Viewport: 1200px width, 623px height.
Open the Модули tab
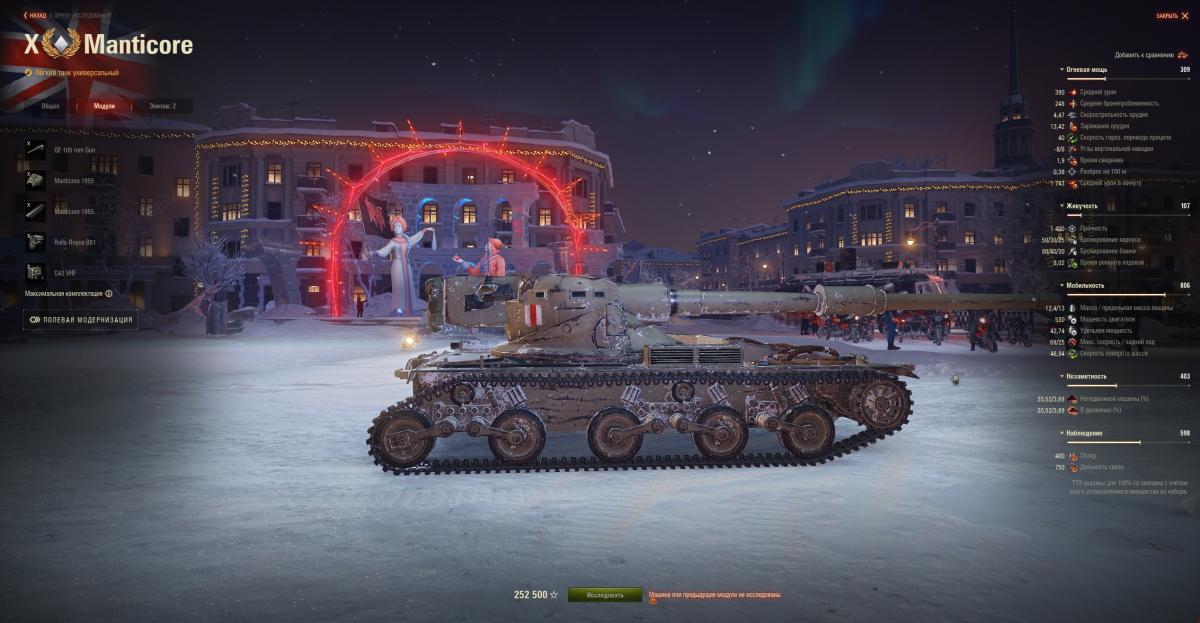[104, 105]
